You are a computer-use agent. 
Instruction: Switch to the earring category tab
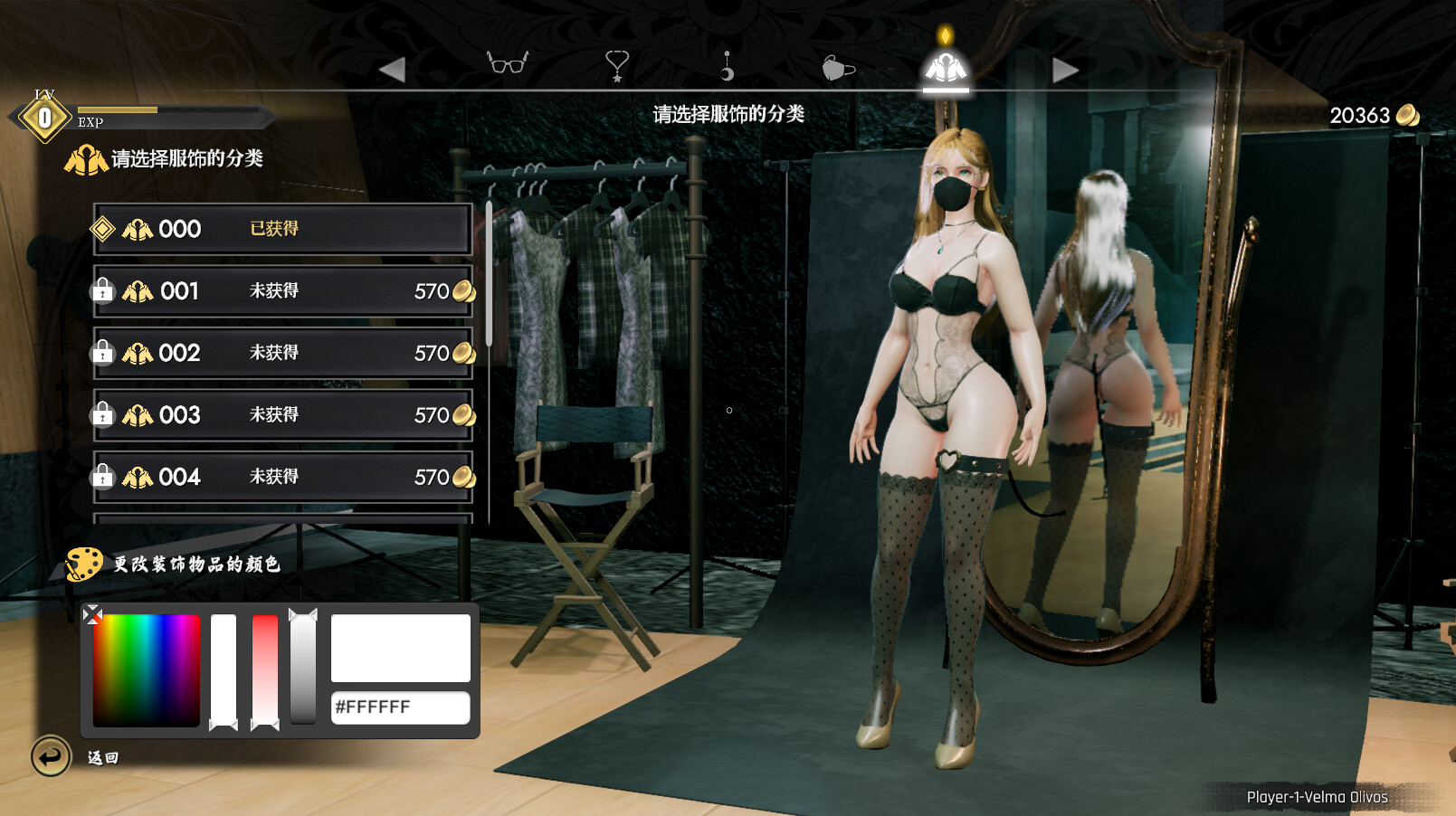click(x=727, y=65)
